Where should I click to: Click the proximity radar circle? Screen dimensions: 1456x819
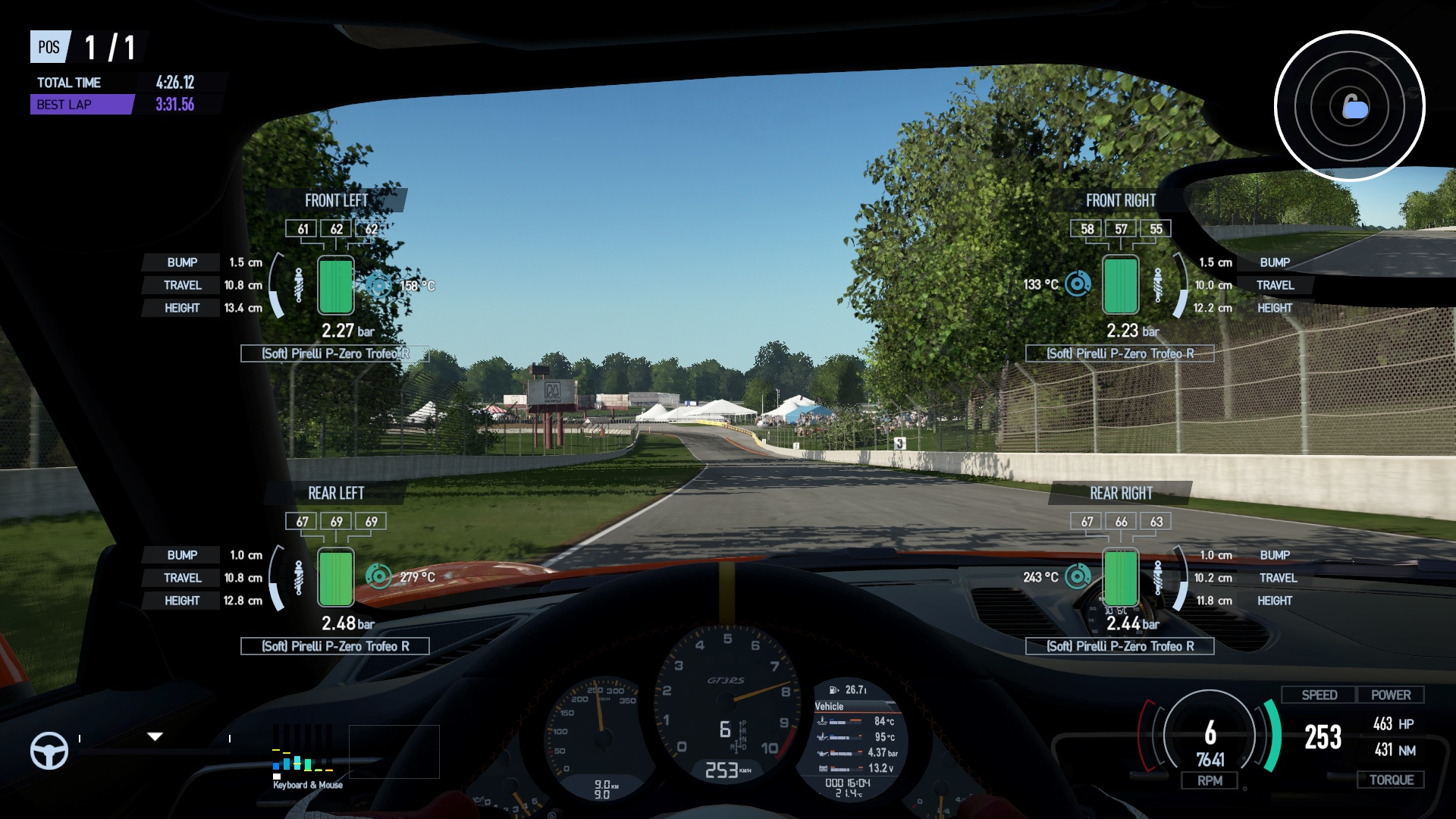1349,106
